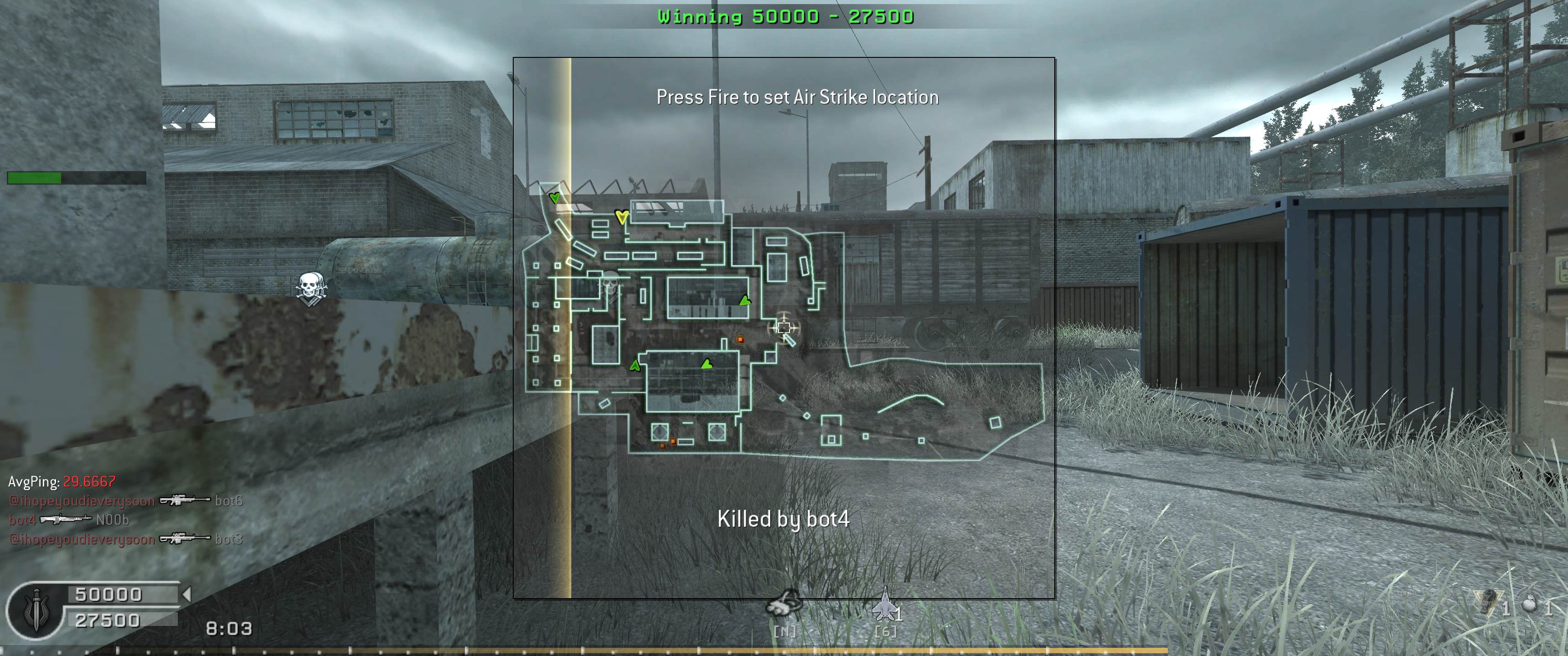Viewport: 1568px width, 656px height.
Task: Select the skull death marker on the map
Action: (x=610, y=282)
